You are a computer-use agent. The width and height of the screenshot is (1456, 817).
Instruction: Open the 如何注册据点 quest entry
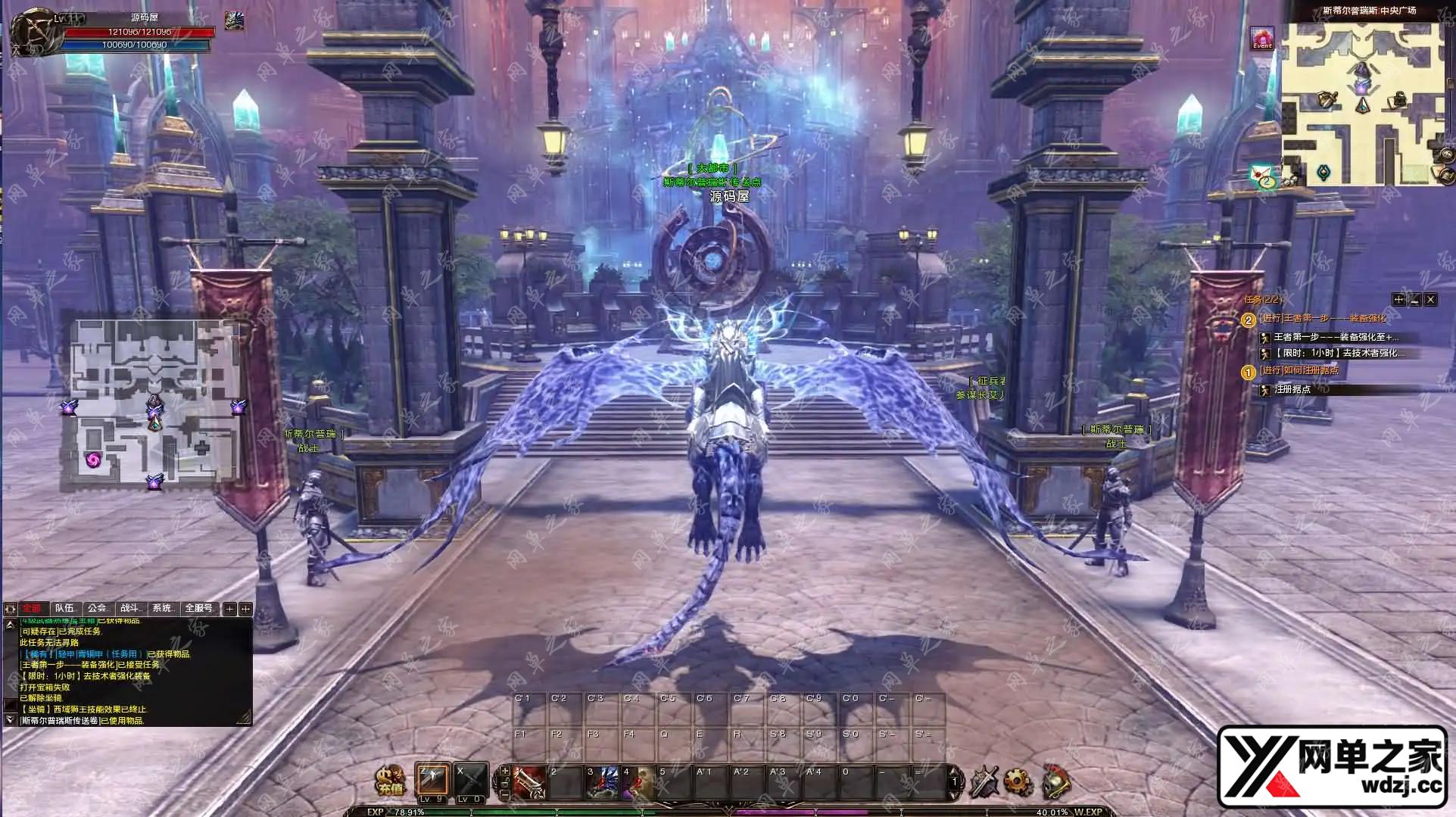[x=1299, y=371]
